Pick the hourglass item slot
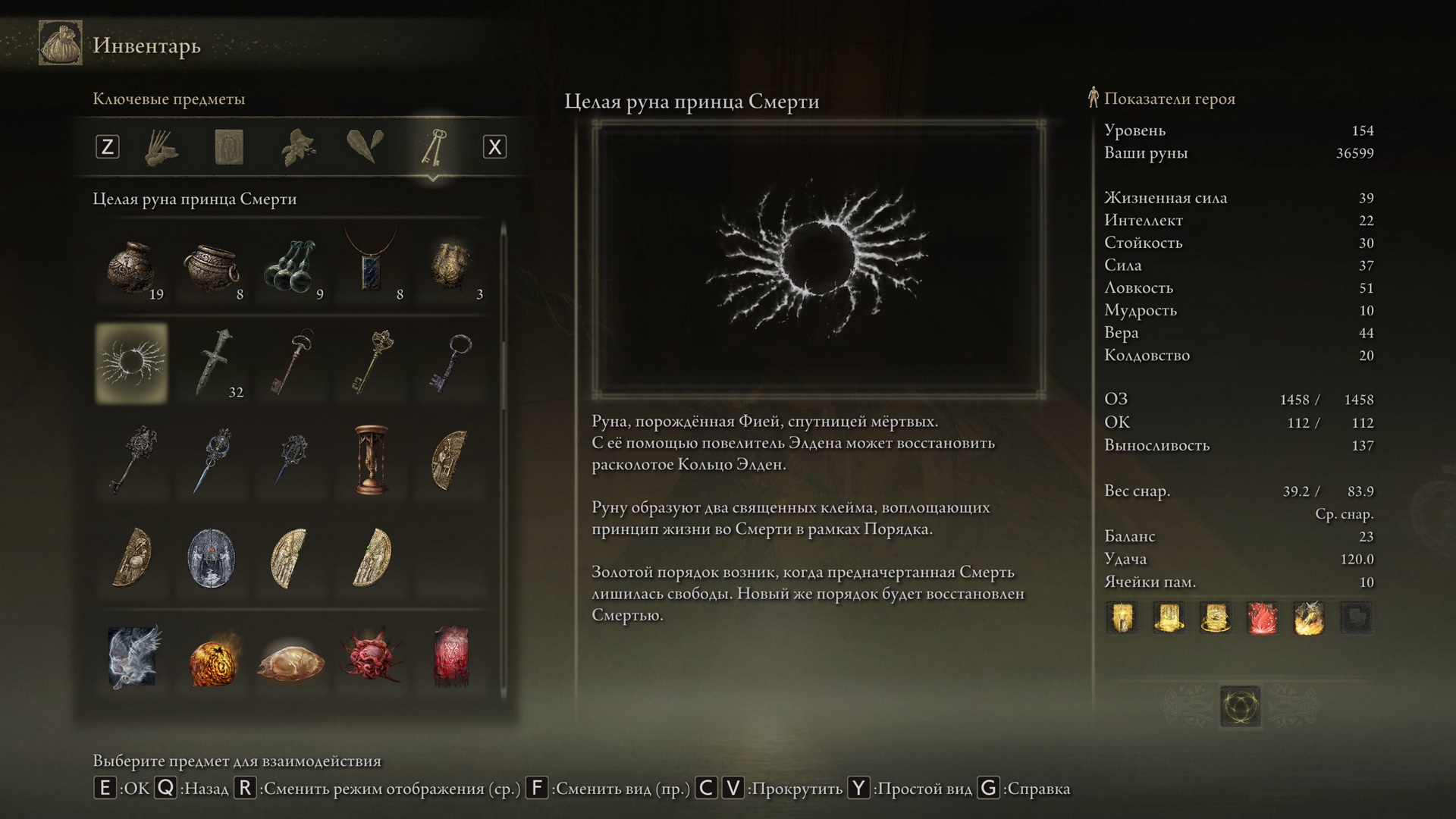1456x819 pixels. click(x=372, y=460)
